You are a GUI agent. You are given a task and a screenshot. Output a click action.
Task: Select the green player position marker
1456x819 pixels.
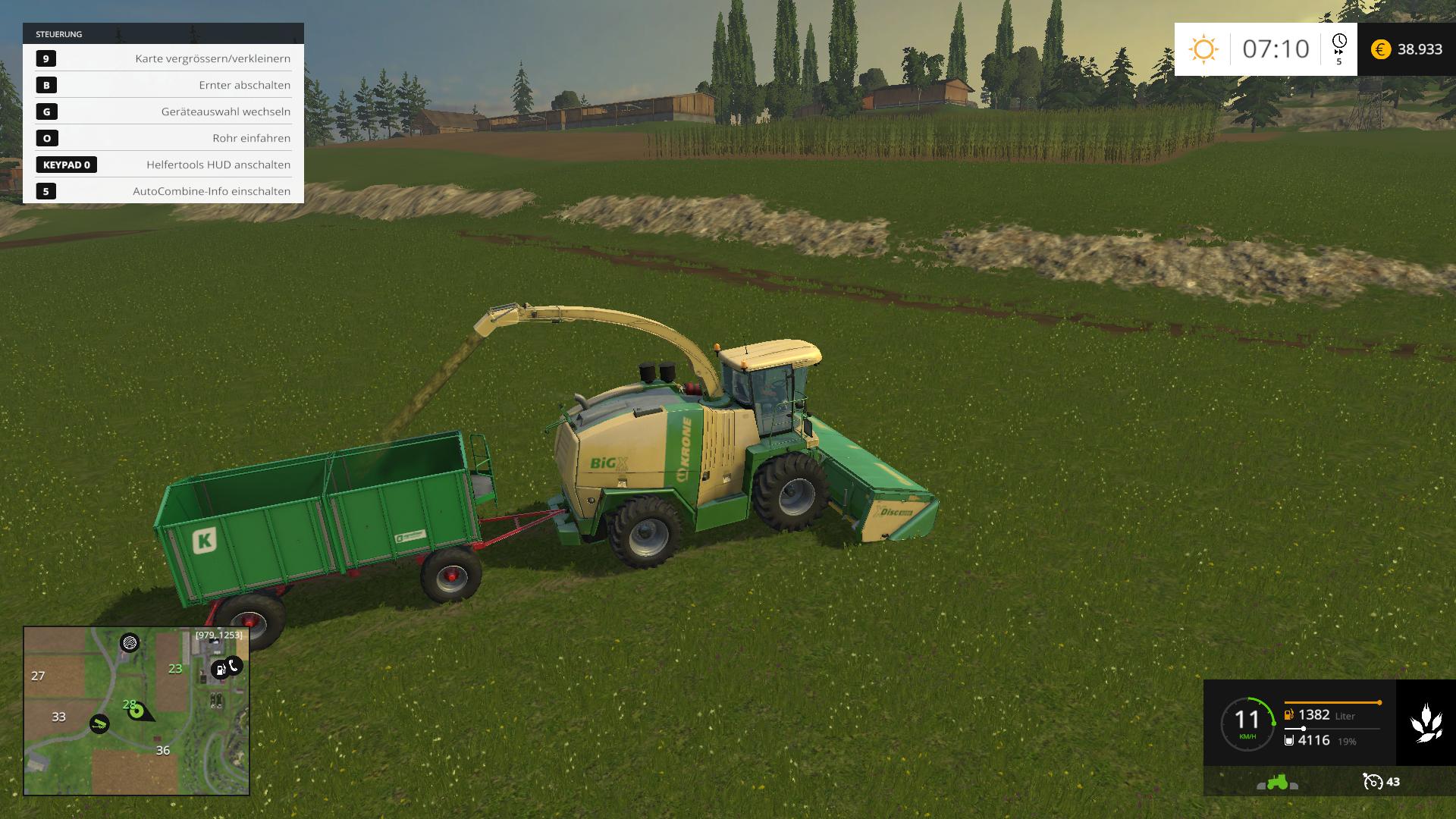[136, 711]
